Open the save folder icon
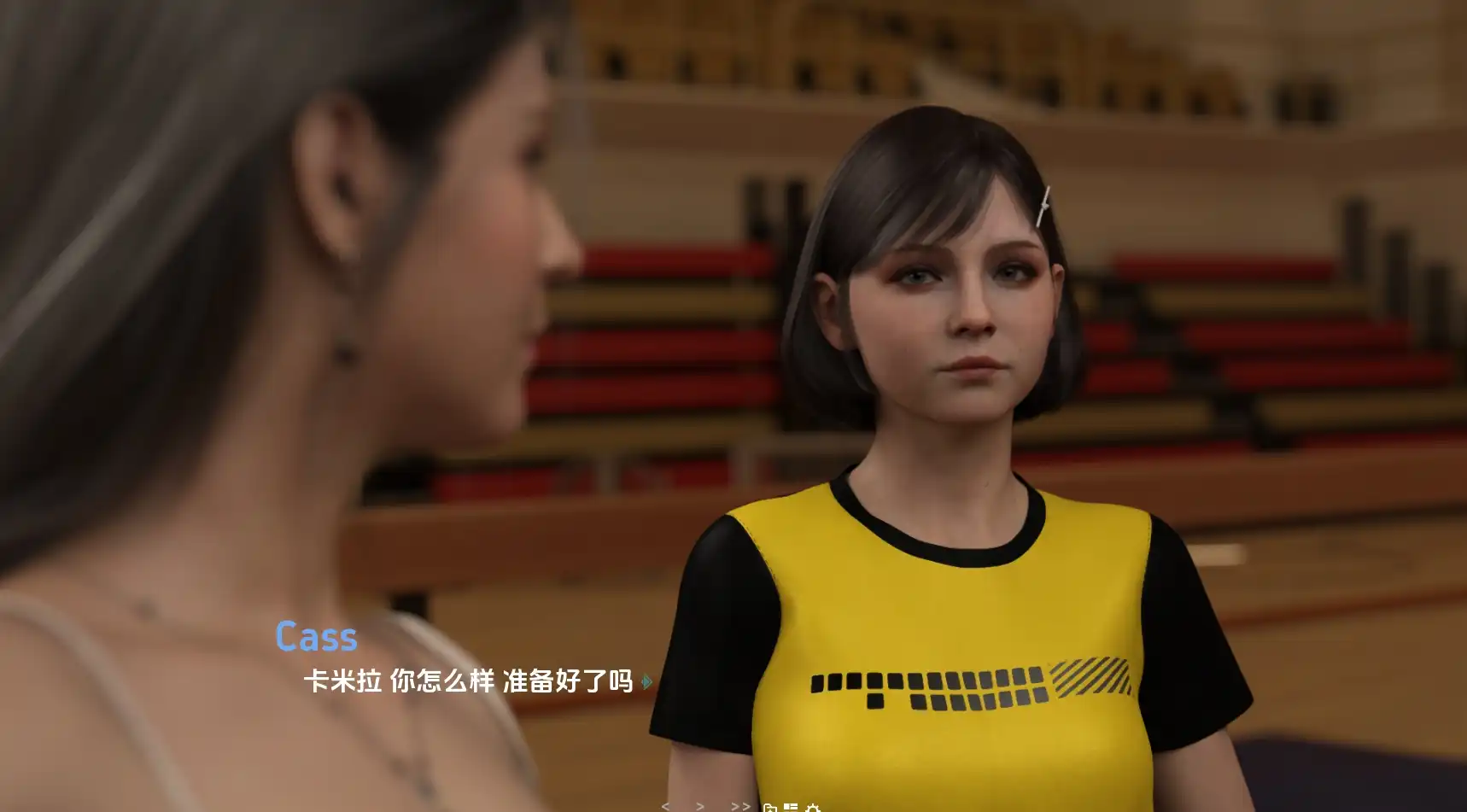This screenshot has height=812, width=1467. pos(769,807)
